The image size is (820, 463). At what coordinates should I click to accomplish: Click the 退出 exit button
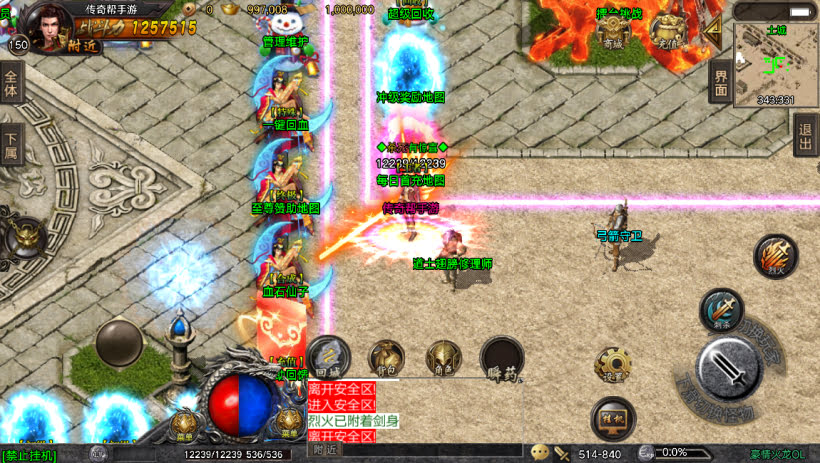(x=806, y=134)
